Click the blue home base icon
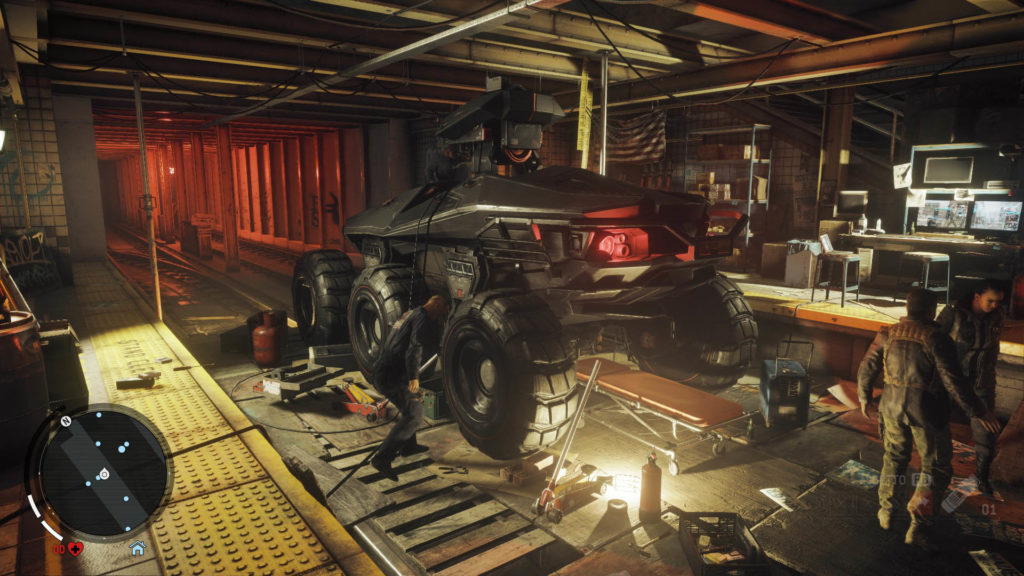Image resolution: width=1024 pixels, height=576 pixels. 137,547
